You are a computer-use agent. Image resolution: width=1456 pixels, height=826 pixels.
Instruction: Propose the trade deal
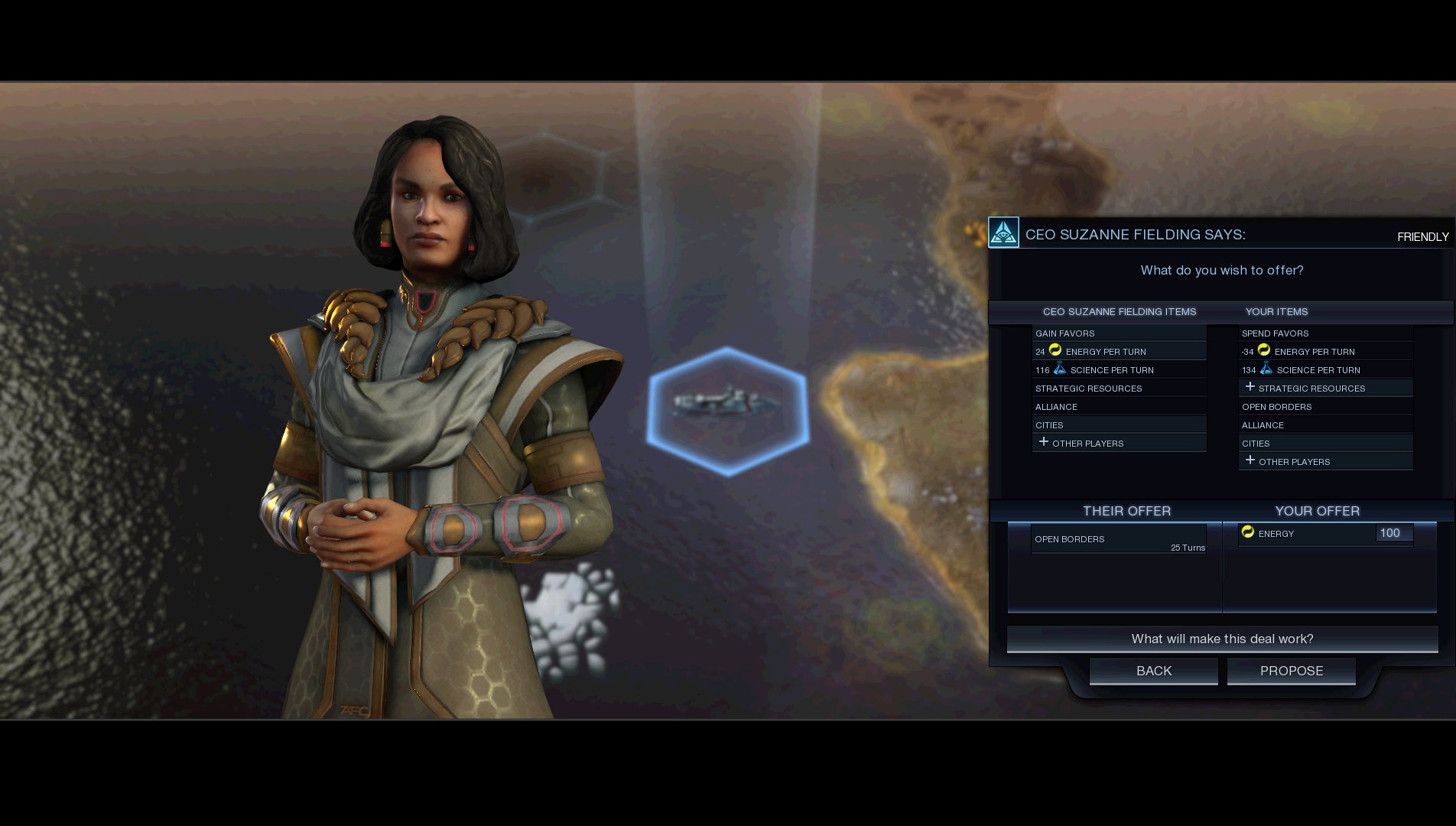[x=1291, y=671]
